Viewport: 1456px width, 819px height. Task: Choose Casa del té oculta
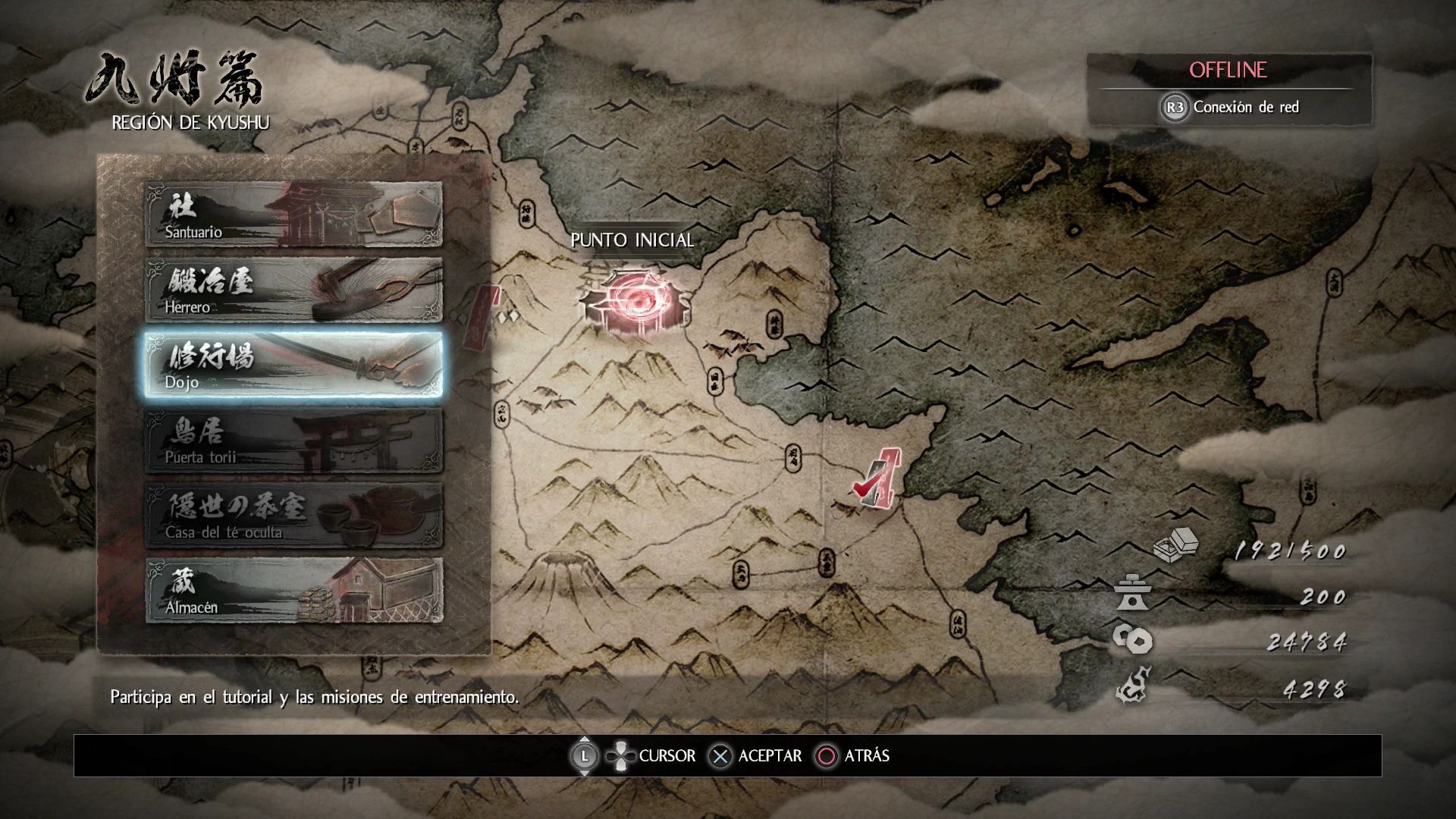[293, 515]
